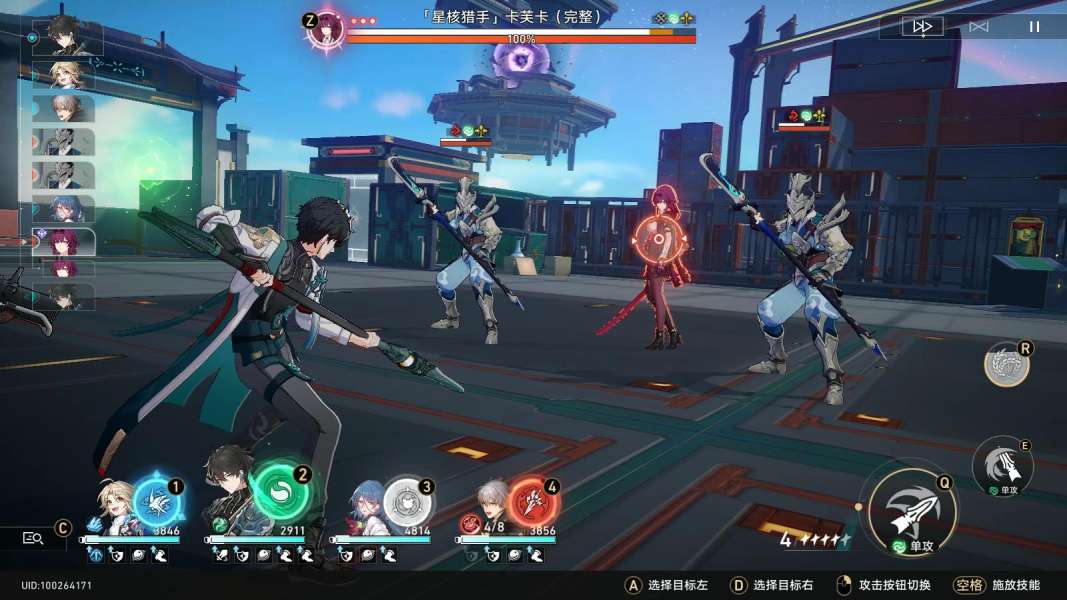Fire the red ultimate of character 4
This screenshot has width=1067, height=600.
coord(532,502)
